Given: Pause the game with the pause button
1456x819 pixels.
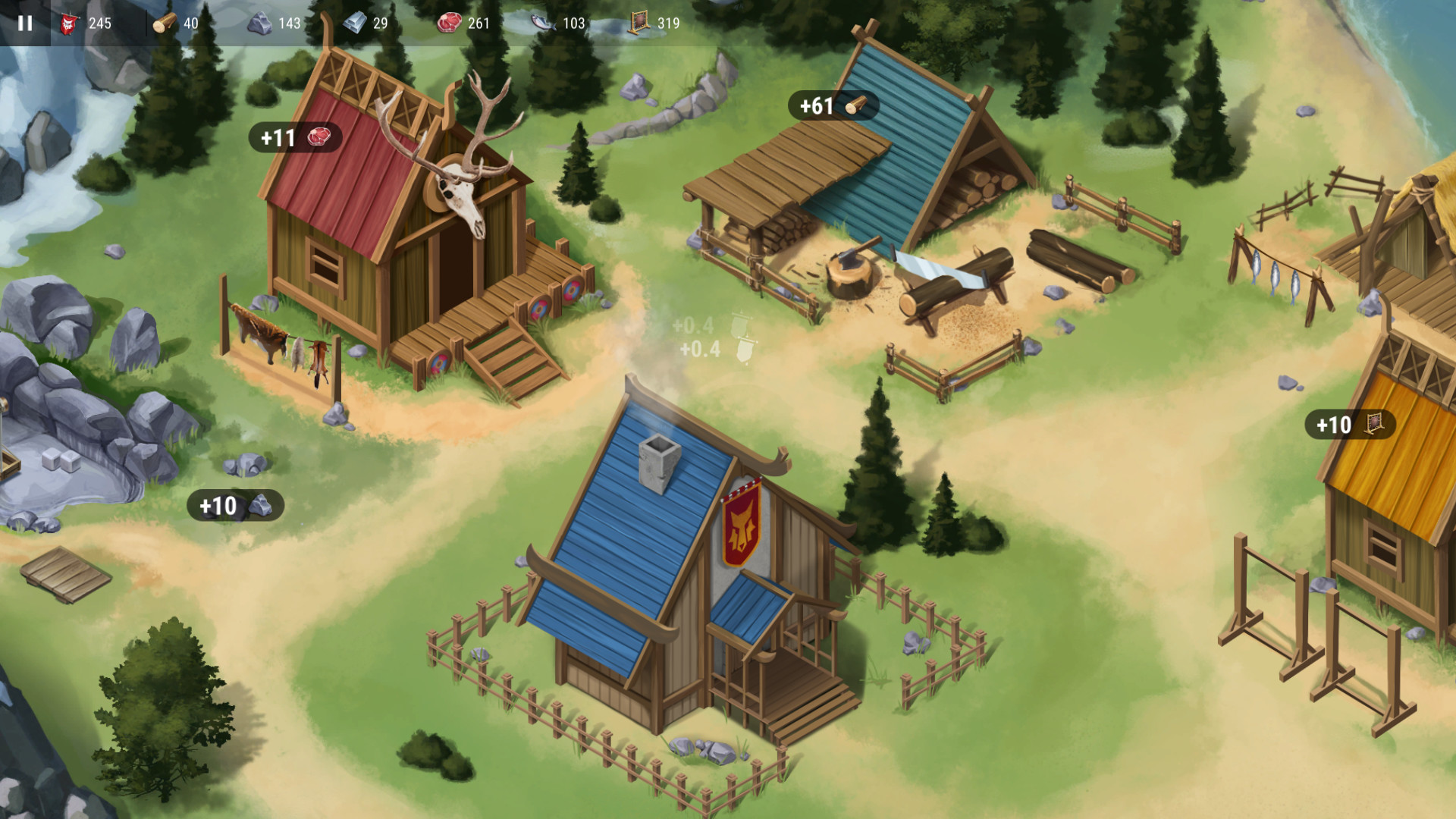Looking at the screenshot, I should point(25,23).
